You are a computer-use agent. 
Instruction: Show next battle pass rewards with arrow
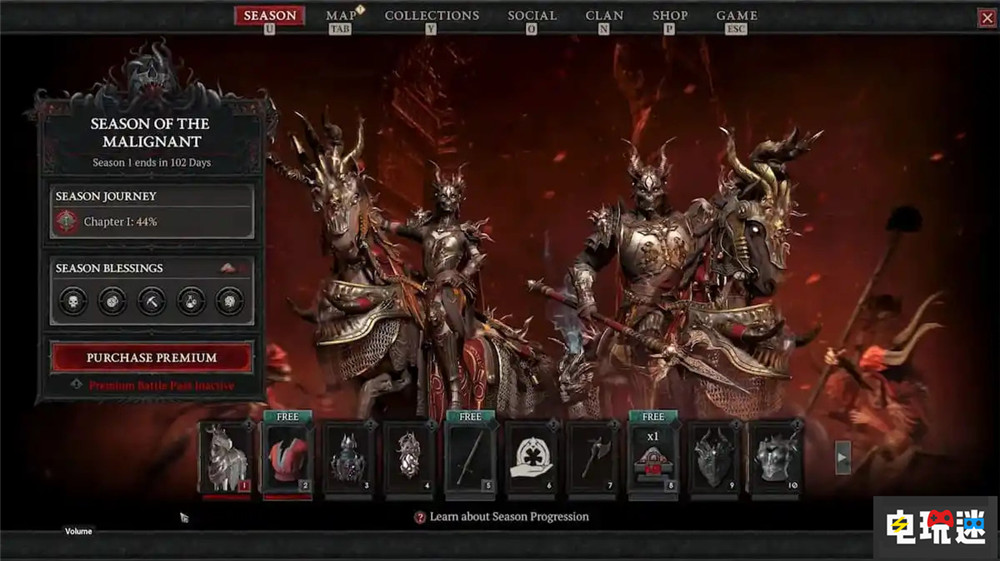843,457
